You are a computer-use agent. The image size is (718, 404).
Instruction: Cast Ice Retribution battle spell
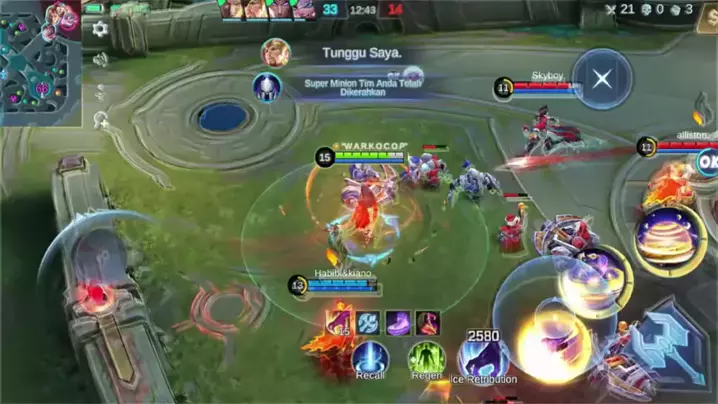tap(484, 356)
